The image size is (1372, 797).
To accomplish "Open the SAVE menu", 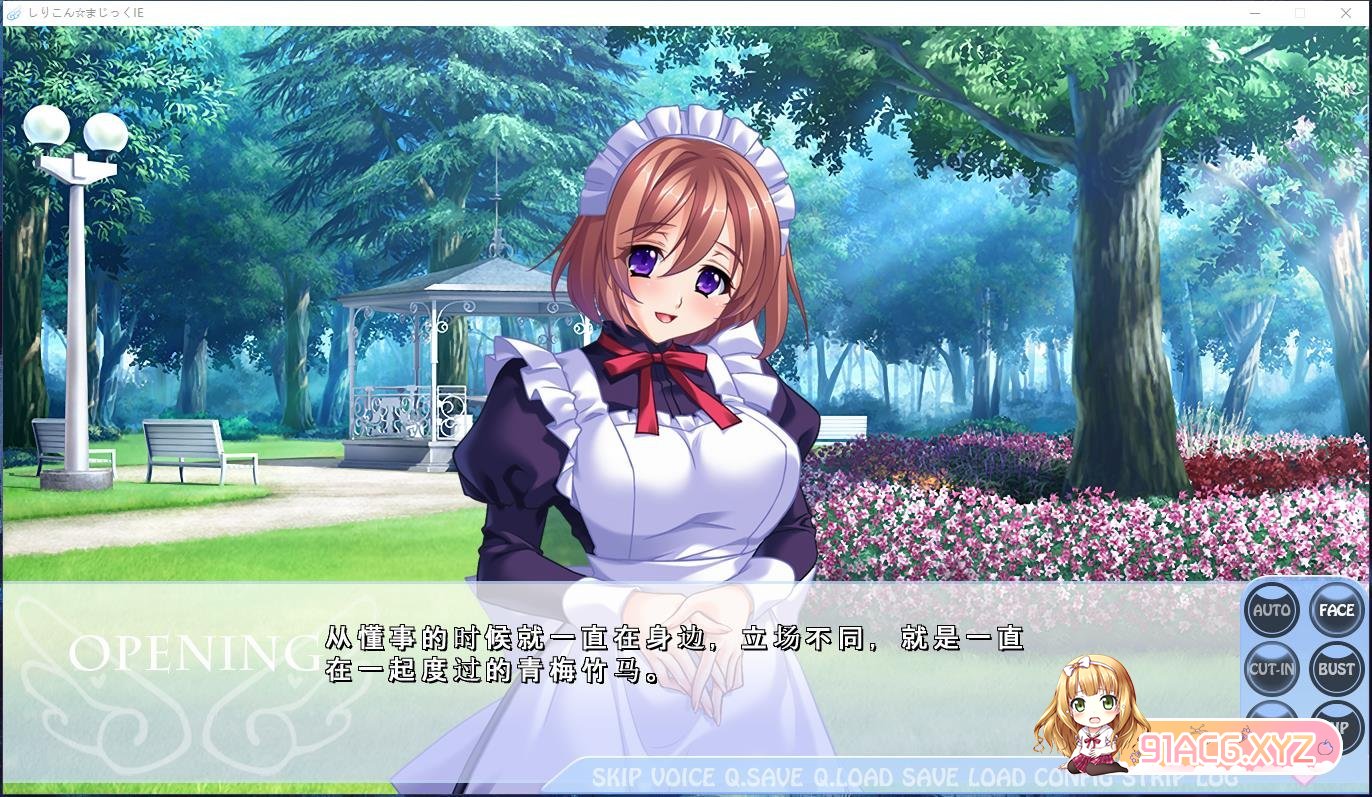I will coord(931,777).
